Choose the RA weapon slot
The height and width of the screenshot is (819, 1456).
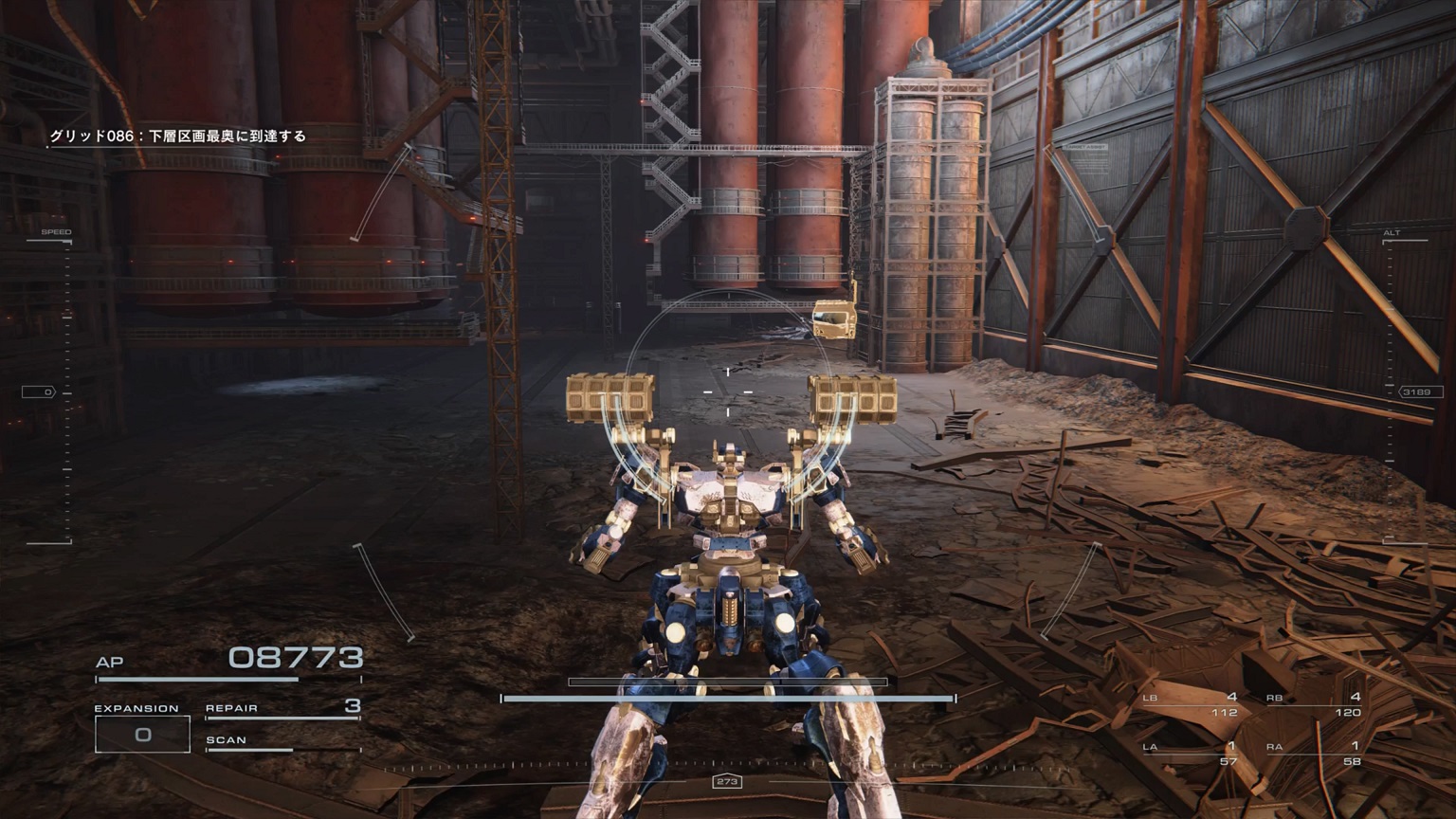pos(1314,754)
